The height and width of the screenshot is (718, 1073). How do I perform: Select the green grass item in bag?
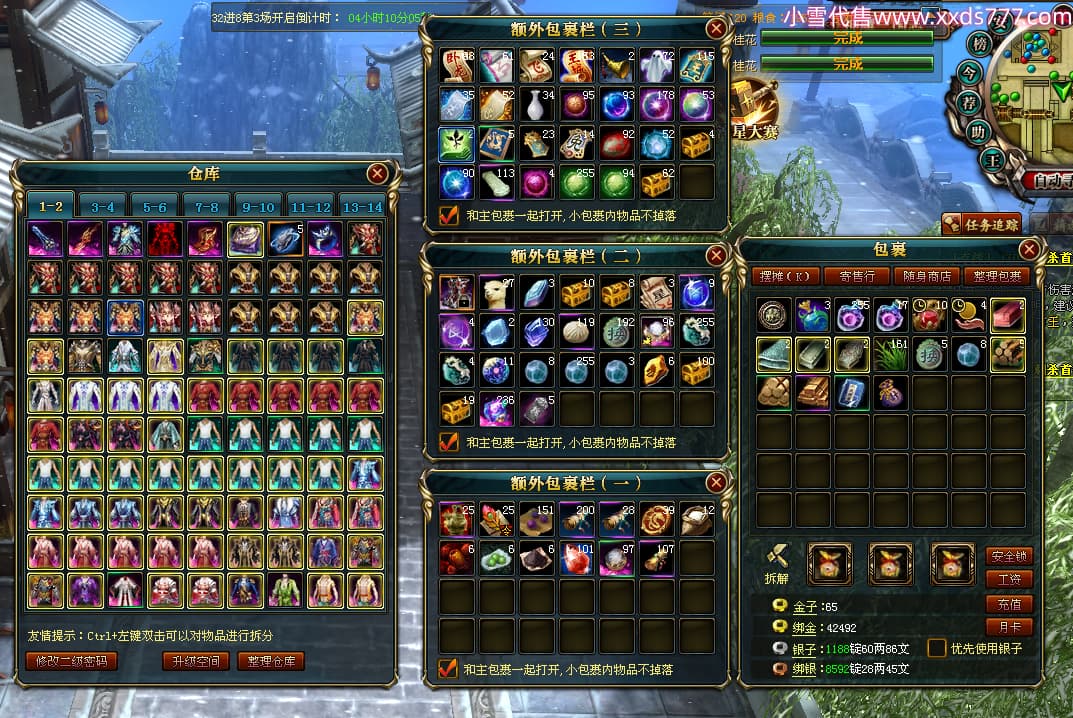tap(890, 355)
